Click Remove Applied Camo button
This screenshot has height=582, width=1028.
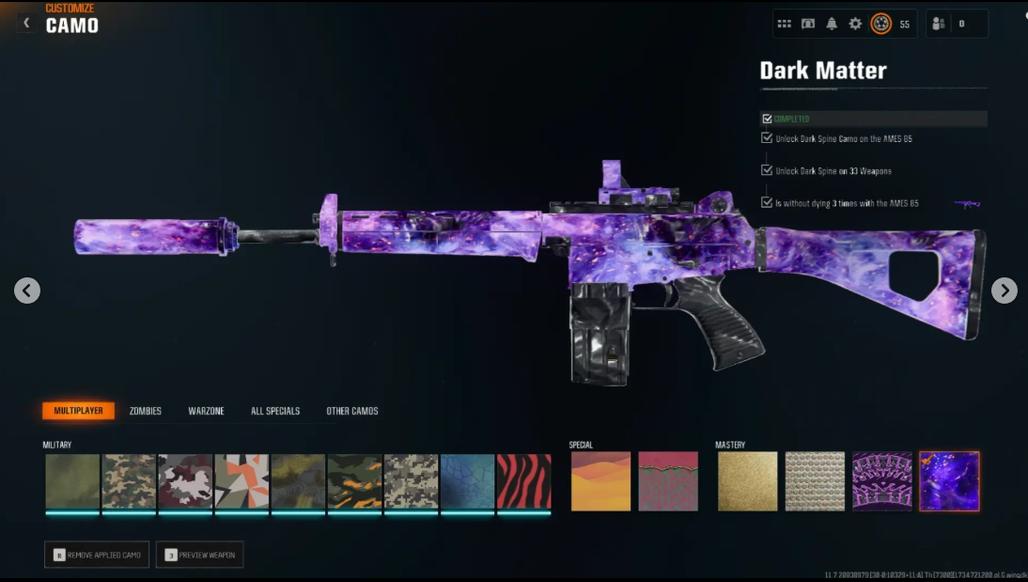pyautogui.click(x=97, y=554)
